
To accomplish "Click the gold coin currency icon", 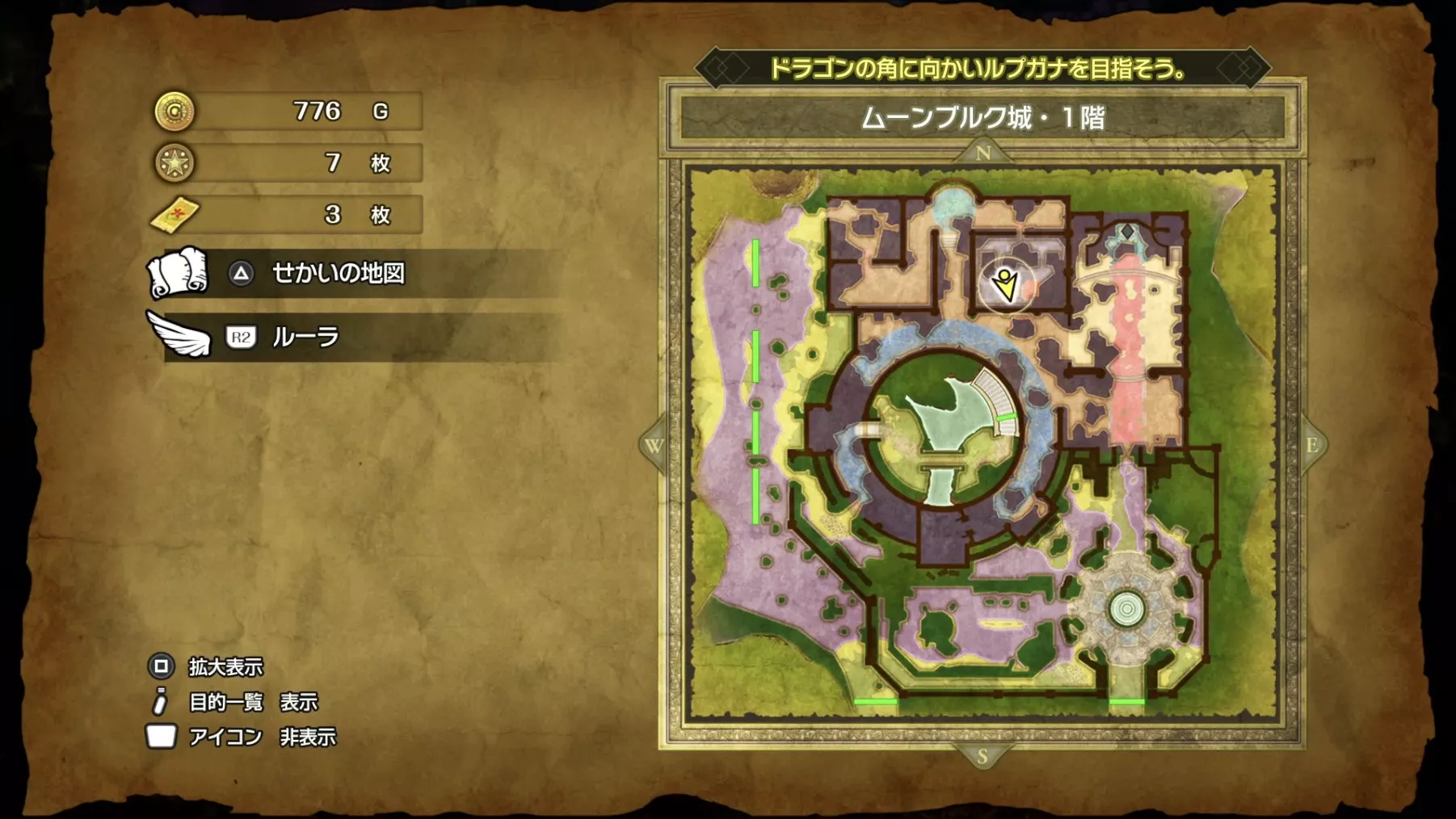I will click(173, 113).
